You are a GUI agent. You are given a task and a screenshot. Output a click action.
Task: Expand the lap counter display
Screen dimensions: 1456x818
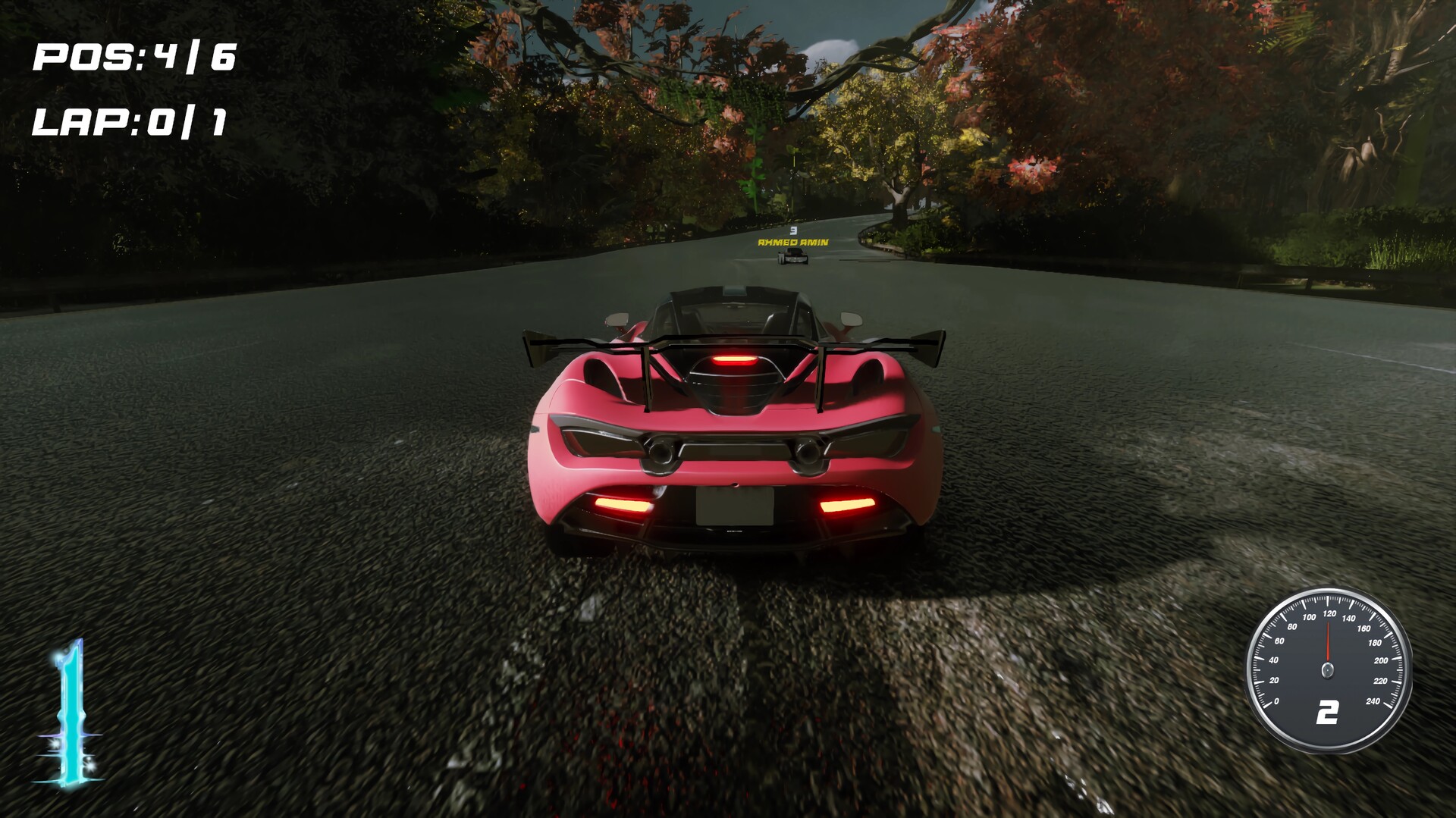point(130,121)
